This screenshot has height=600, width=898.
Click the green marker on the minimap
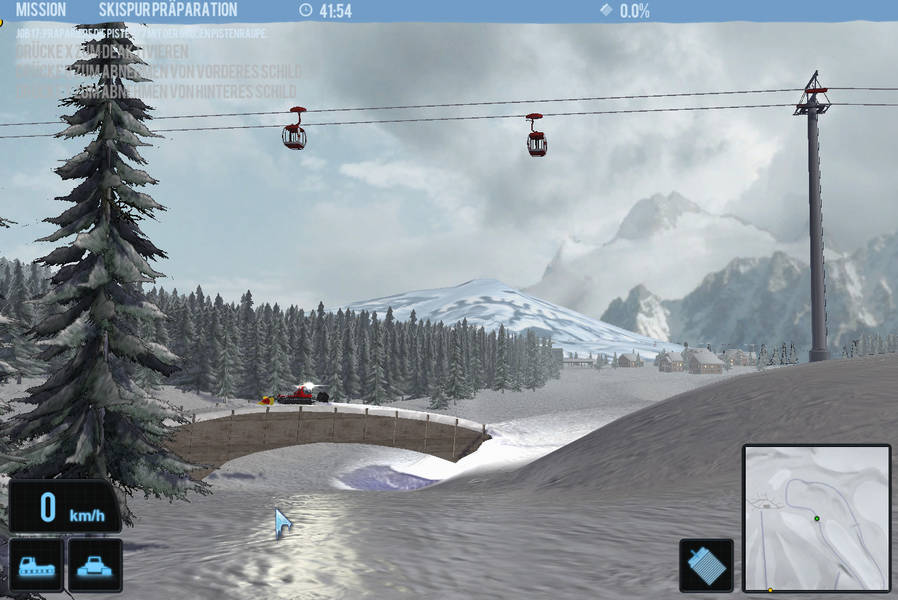click(816, 518)
